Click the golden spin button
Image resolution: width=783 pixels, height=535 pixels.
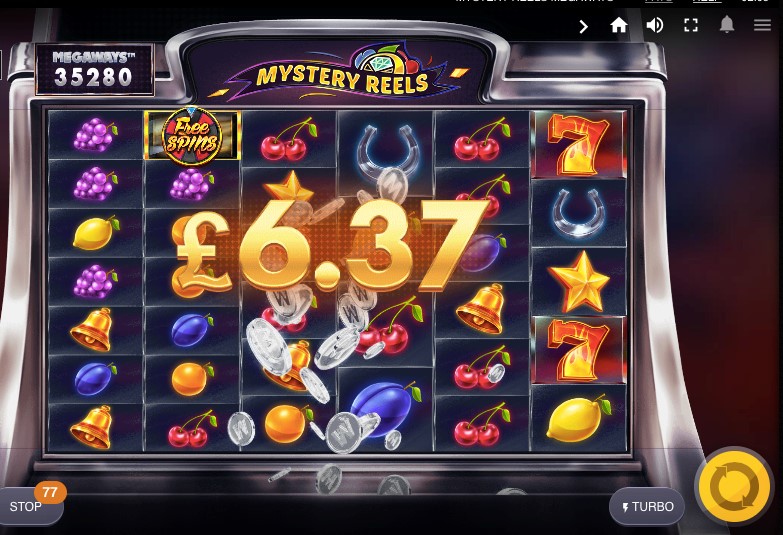(733, 487)
